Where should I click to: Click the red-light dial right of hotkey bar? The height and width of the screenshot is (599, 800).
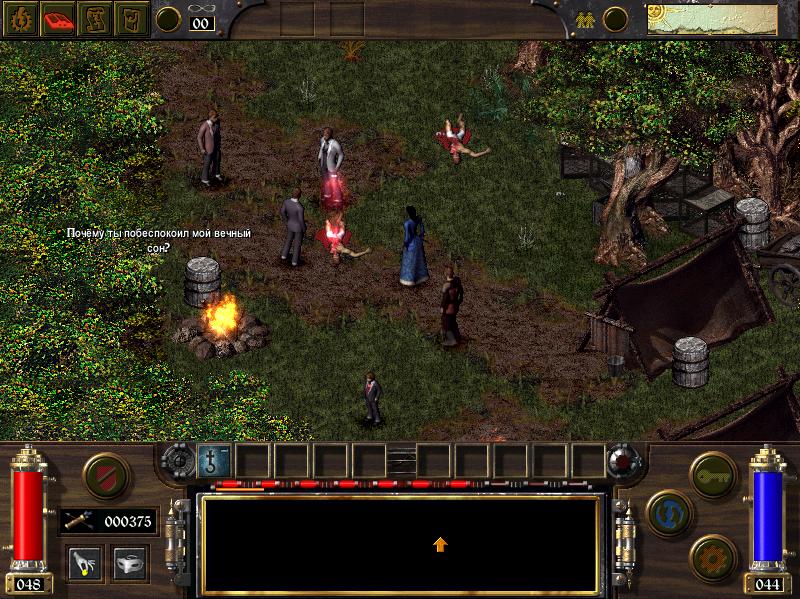pyautogui.click(x=621, y=460)
